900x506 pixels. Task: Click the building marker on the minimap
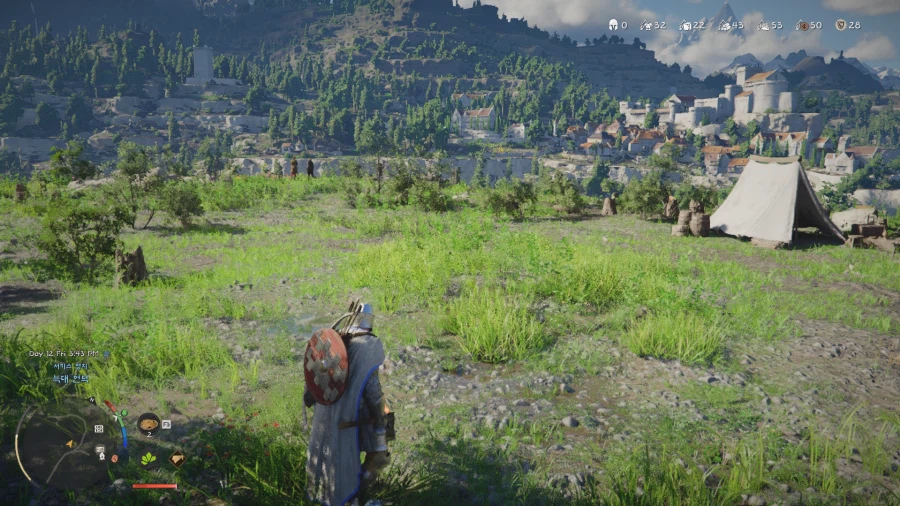tap(98, 429)
